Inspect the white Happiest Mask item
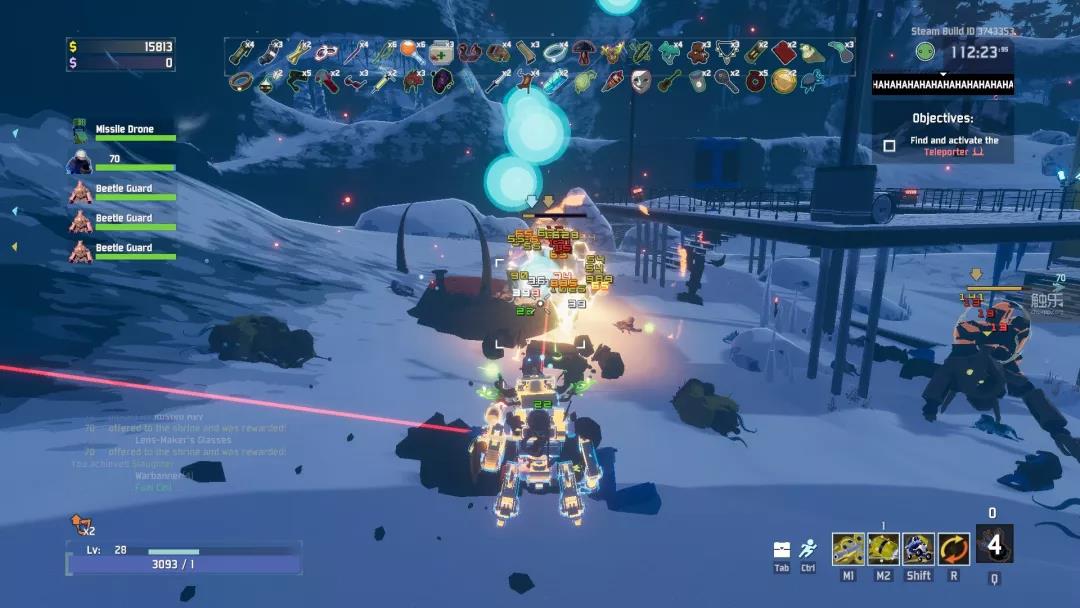 [641, 80]
